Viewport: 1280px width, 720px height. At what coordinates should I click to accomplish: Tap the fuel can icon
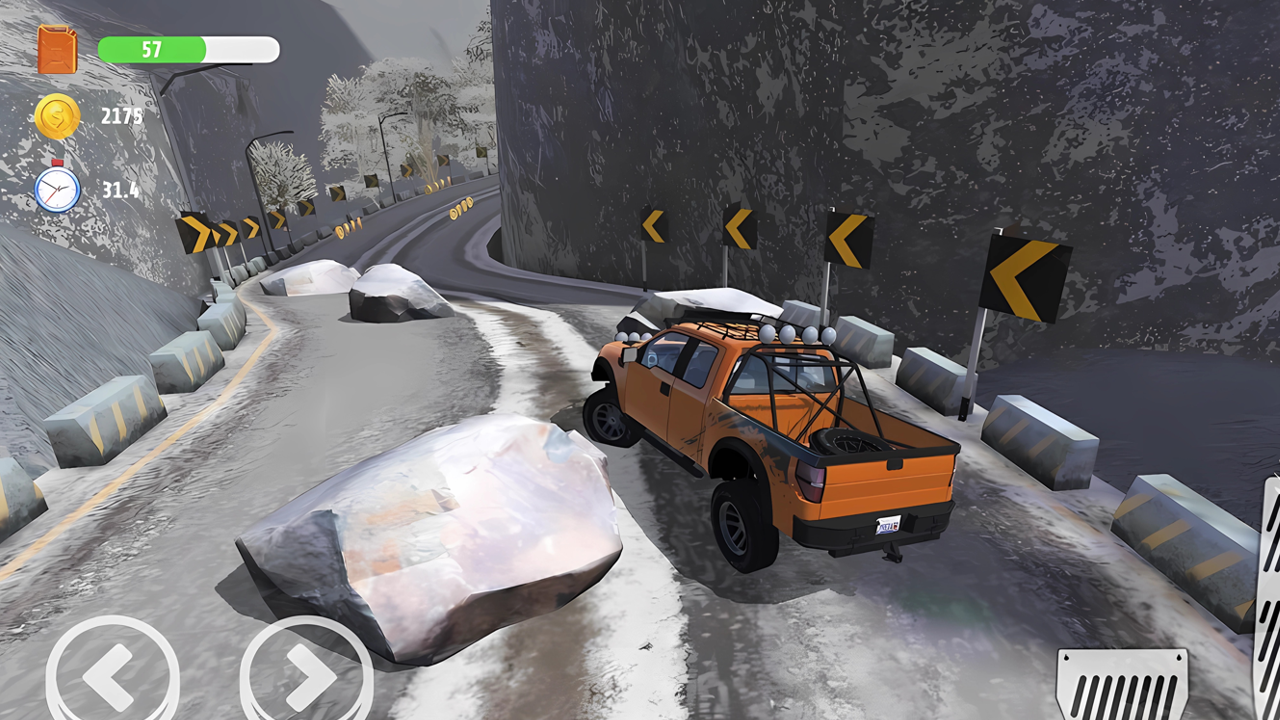57,48
